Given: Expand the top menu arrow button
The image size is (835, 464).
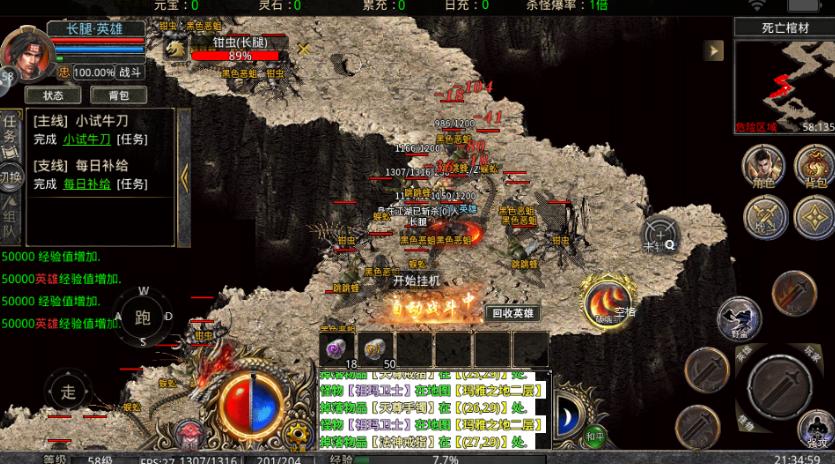Looking at the screenshot, I should [713, 49].
